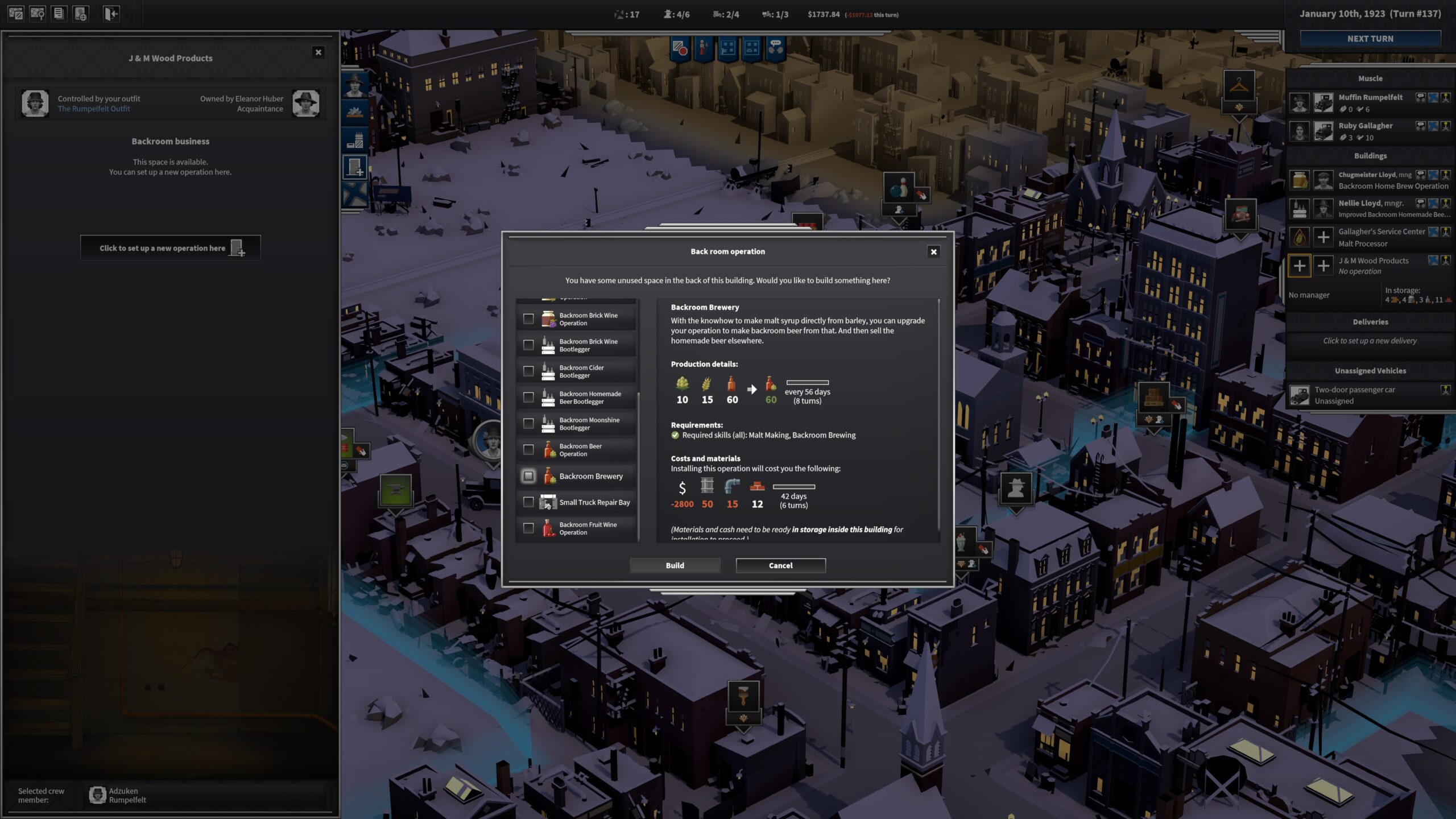
Task: Close the Back room operation dialog
Action: tap(933, 252)
